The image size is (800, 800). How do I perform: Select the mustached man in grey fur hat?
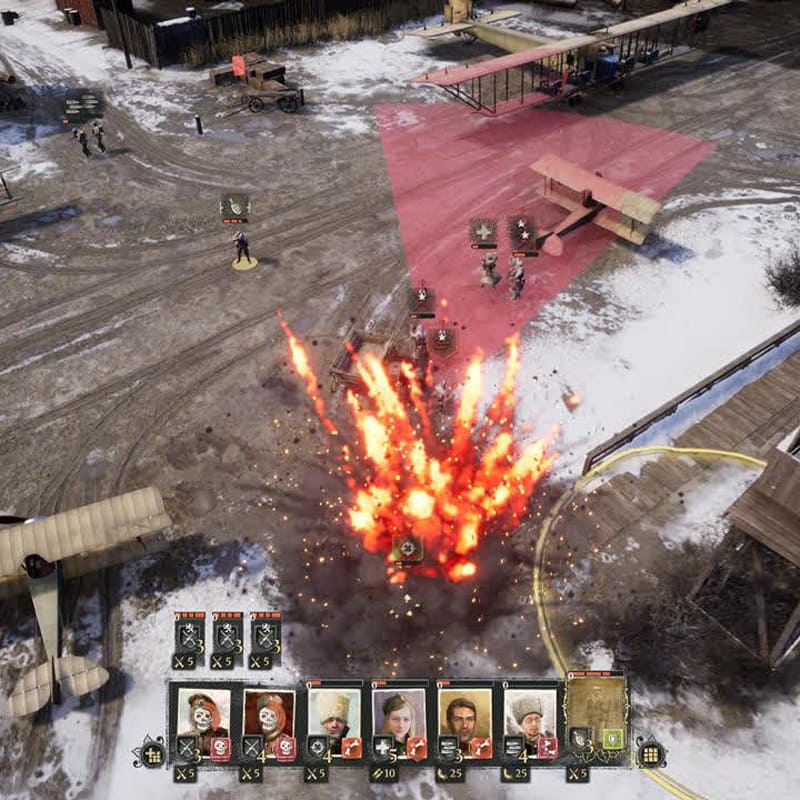coord(527,712)
